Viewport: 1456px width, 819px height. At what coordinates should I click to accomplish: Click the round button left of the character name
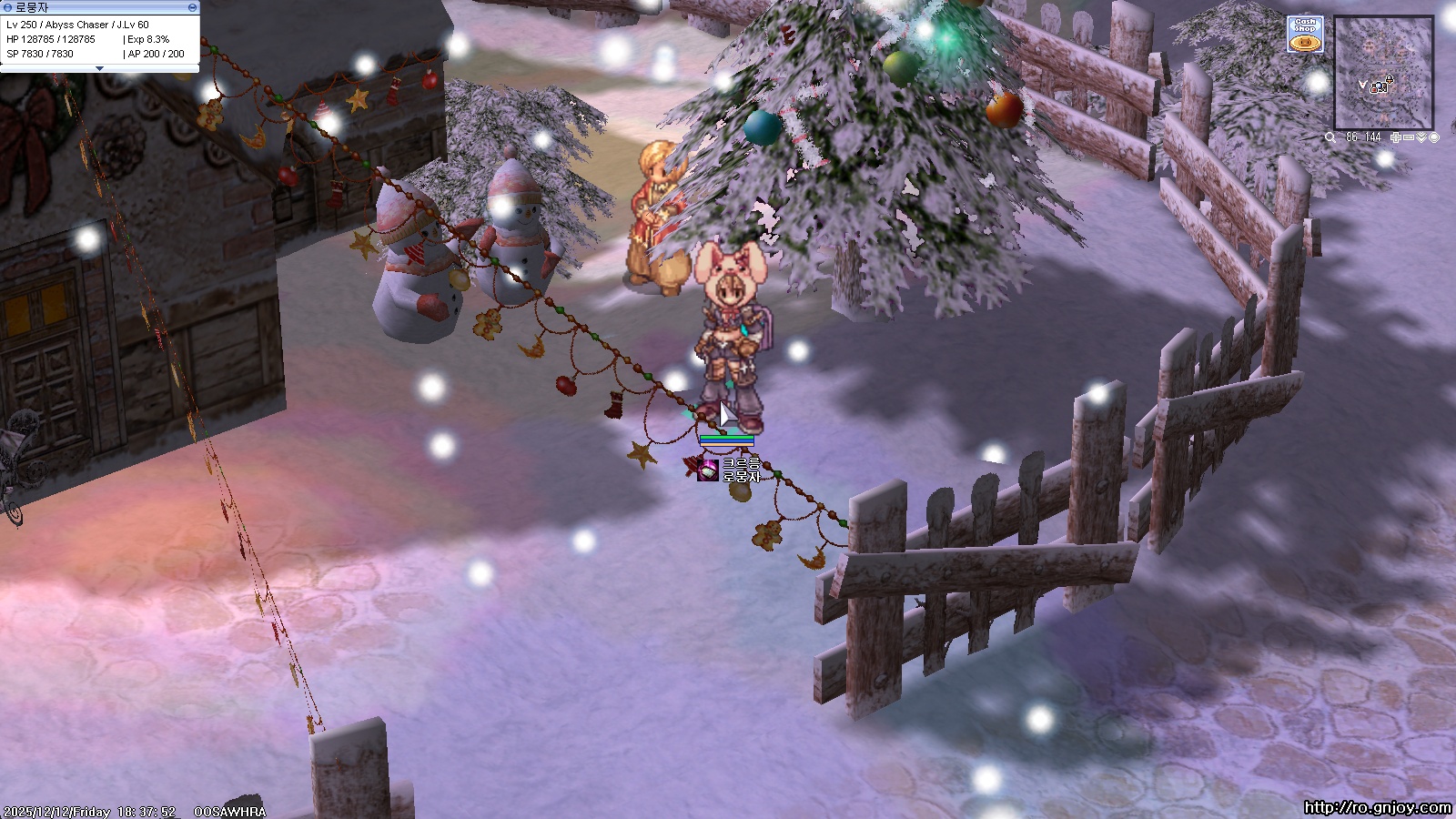click(x=8, y=7)
